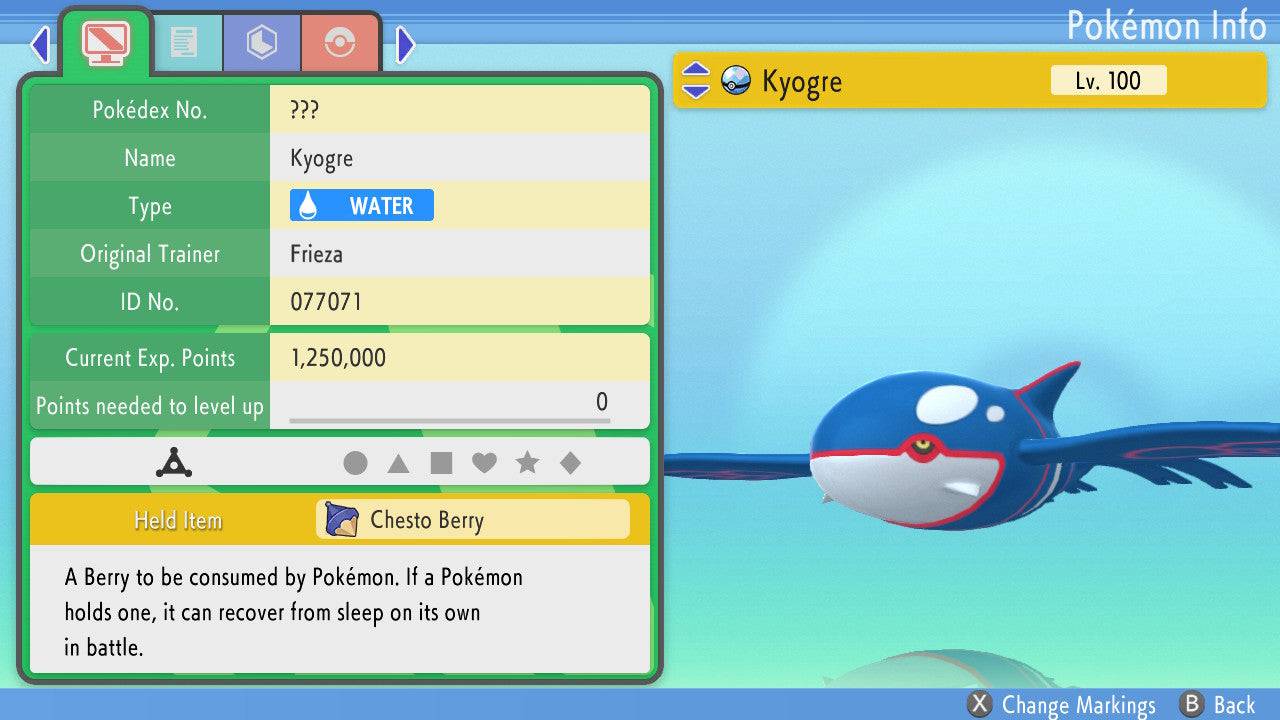Cycle Pokémon using the up-down arrows beside Kyogre
Screen dimensions: 1280x720
coord(696,81)
